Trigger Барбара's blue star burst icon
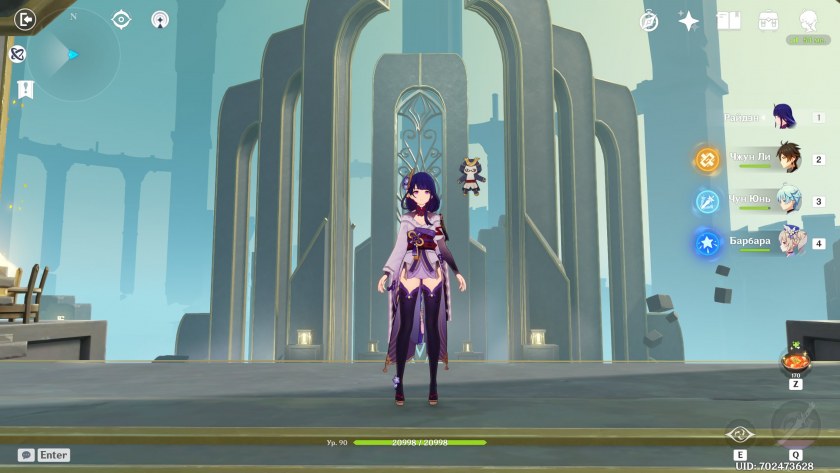 click(707, 242)
